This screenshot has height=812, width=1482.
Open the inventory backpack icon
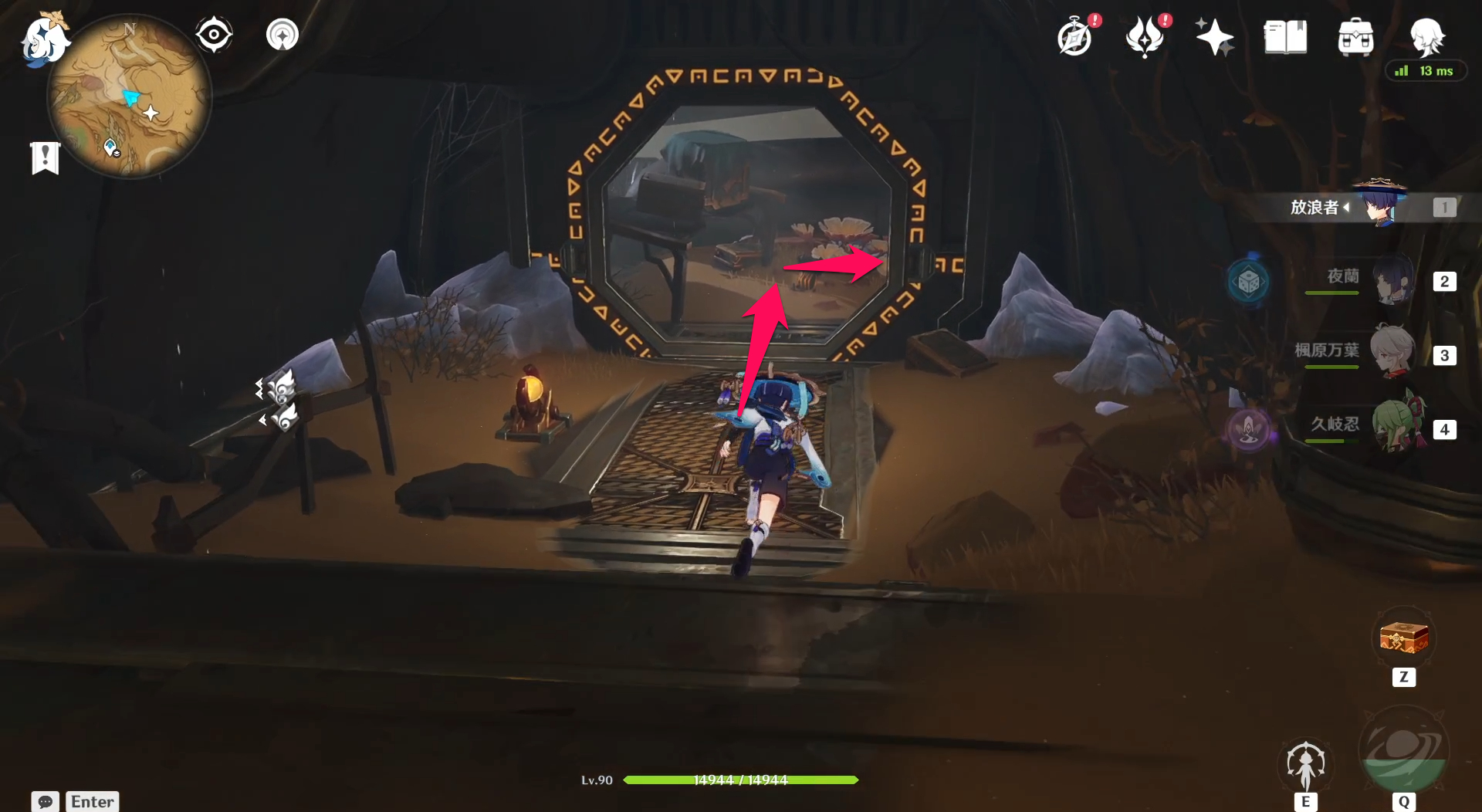pos(1355,36)
